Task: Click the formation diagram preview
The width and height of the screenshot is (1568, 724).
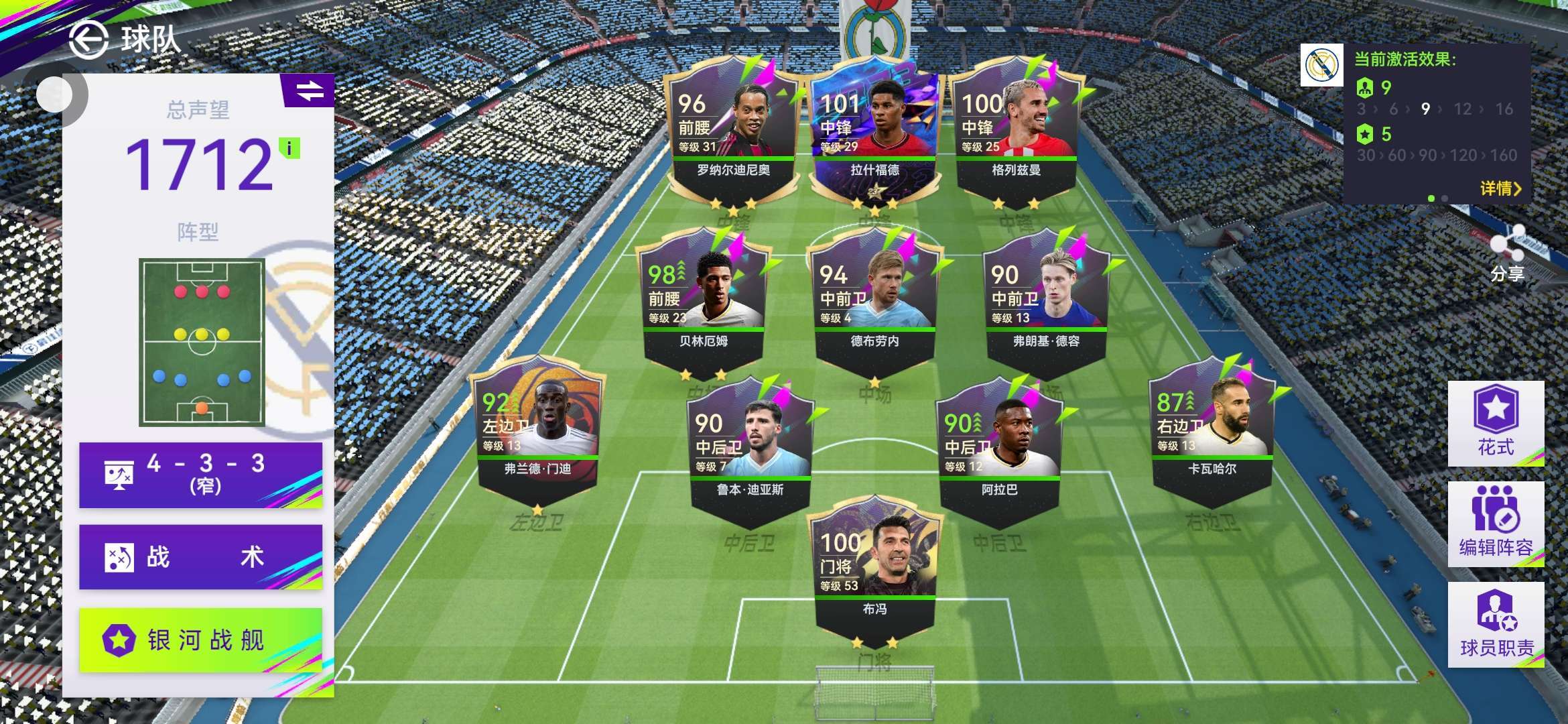Action: tap(202, 342)
